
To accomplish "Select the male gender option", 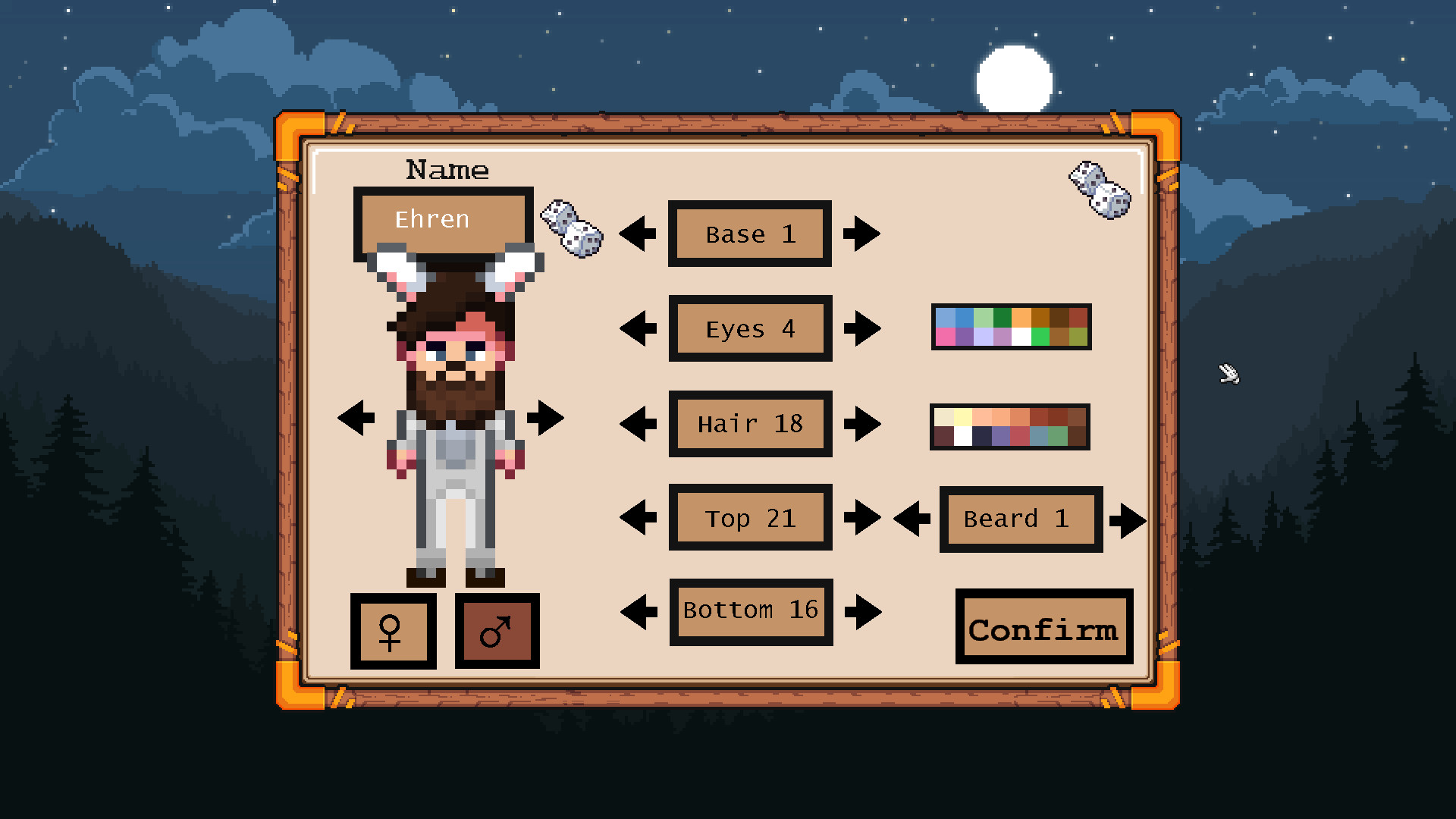I will (497, 630).
